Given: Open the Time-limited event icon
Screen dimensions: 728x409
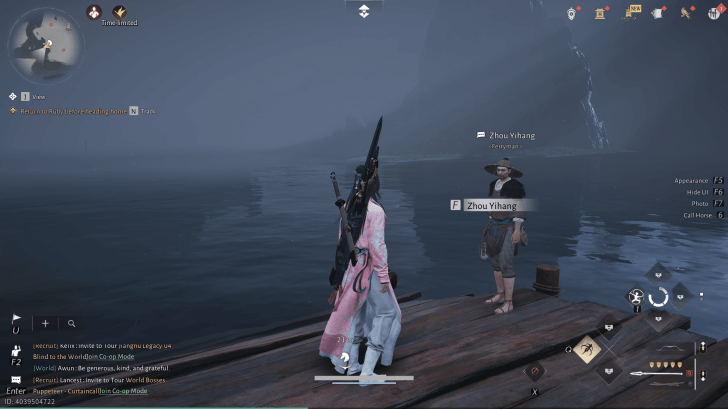Looking at the screenshot, I should [119, 12].
